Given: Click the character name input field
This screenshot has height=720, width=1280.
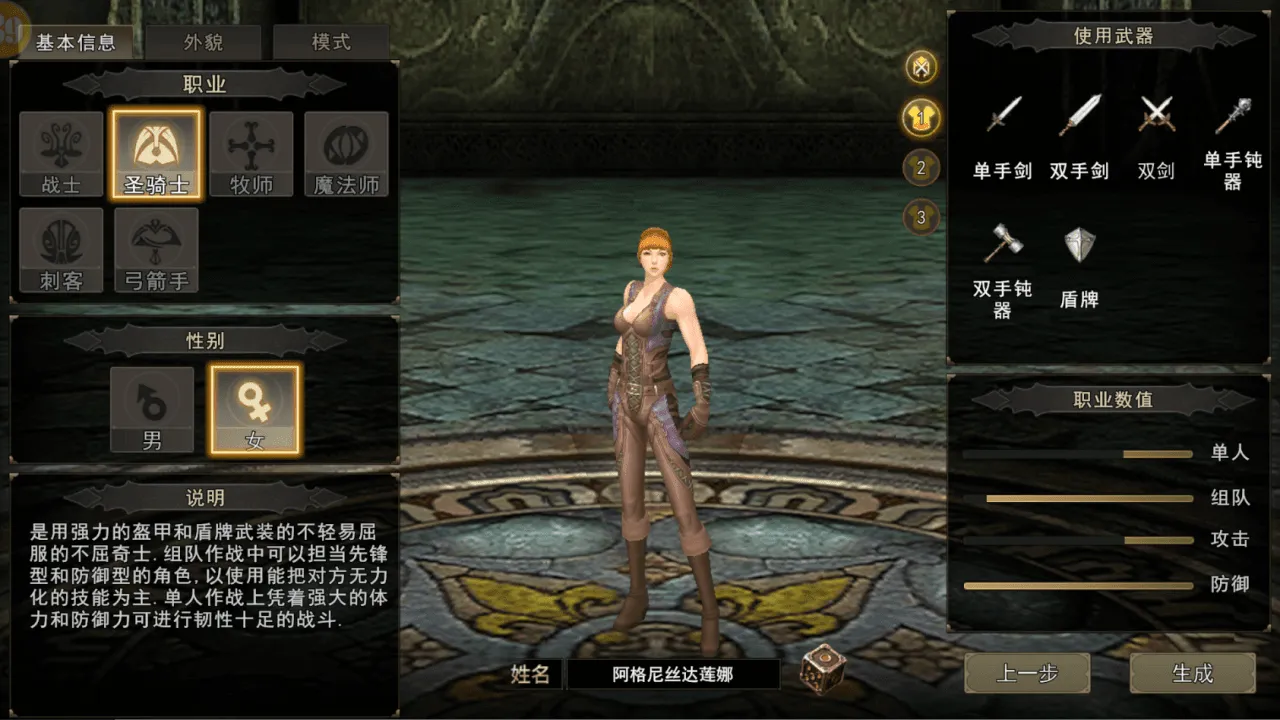Looking at the screenshot, I should 673,675.
